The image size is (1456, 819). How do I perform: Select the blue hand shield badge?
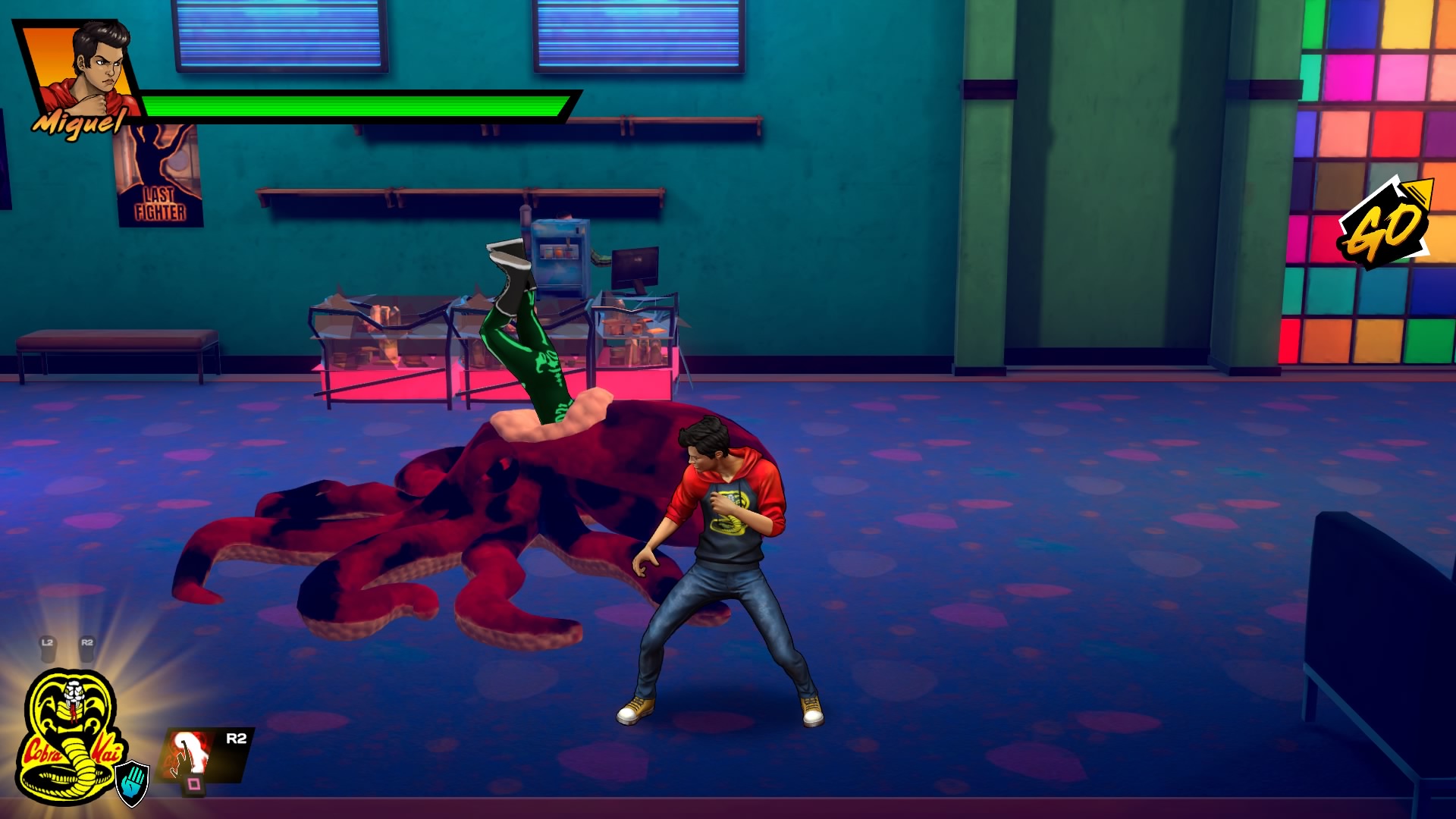point(133,783)
